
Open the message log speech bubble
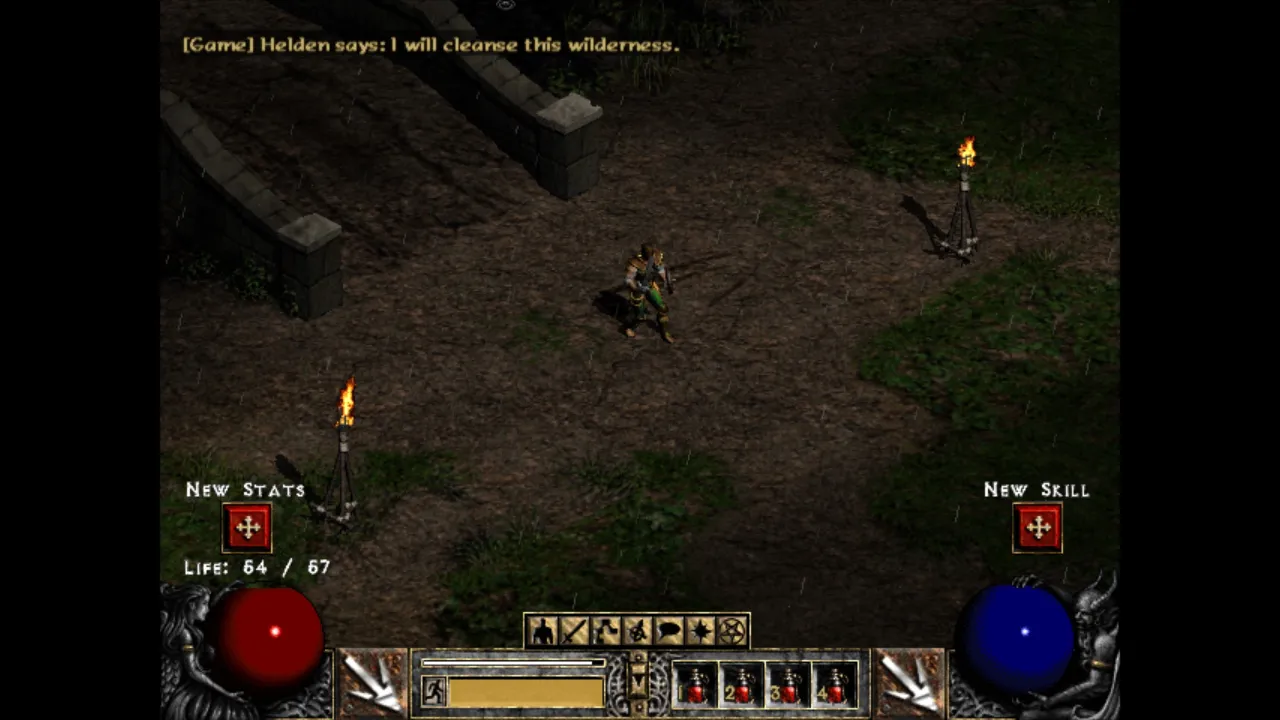coord(669,631)
